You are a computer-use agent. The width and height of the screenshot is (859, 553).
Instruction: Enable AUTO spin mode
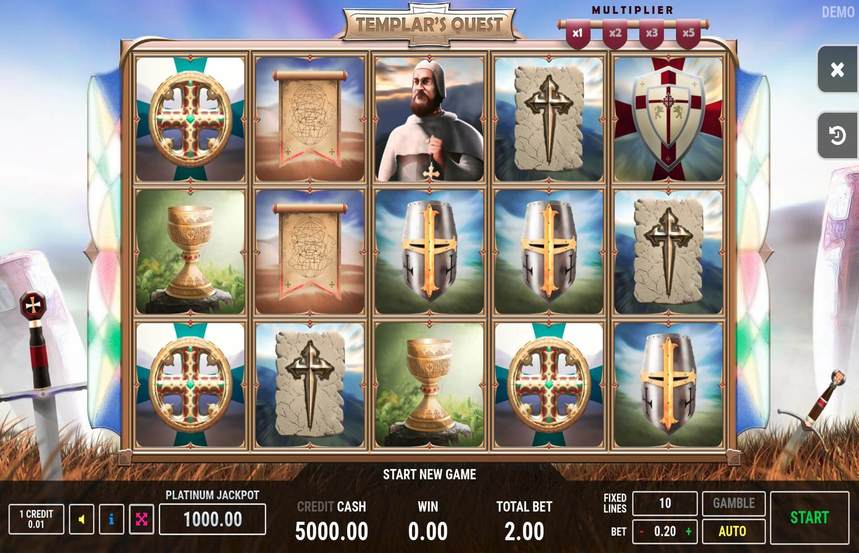733,531
